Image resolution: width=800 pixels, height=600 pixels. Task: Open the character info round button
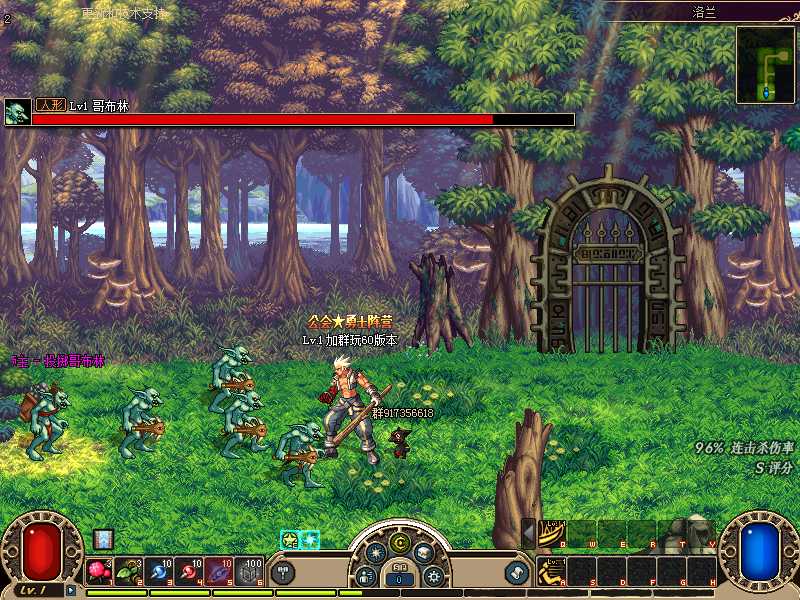pyautogui.click(x=366, y=575)
